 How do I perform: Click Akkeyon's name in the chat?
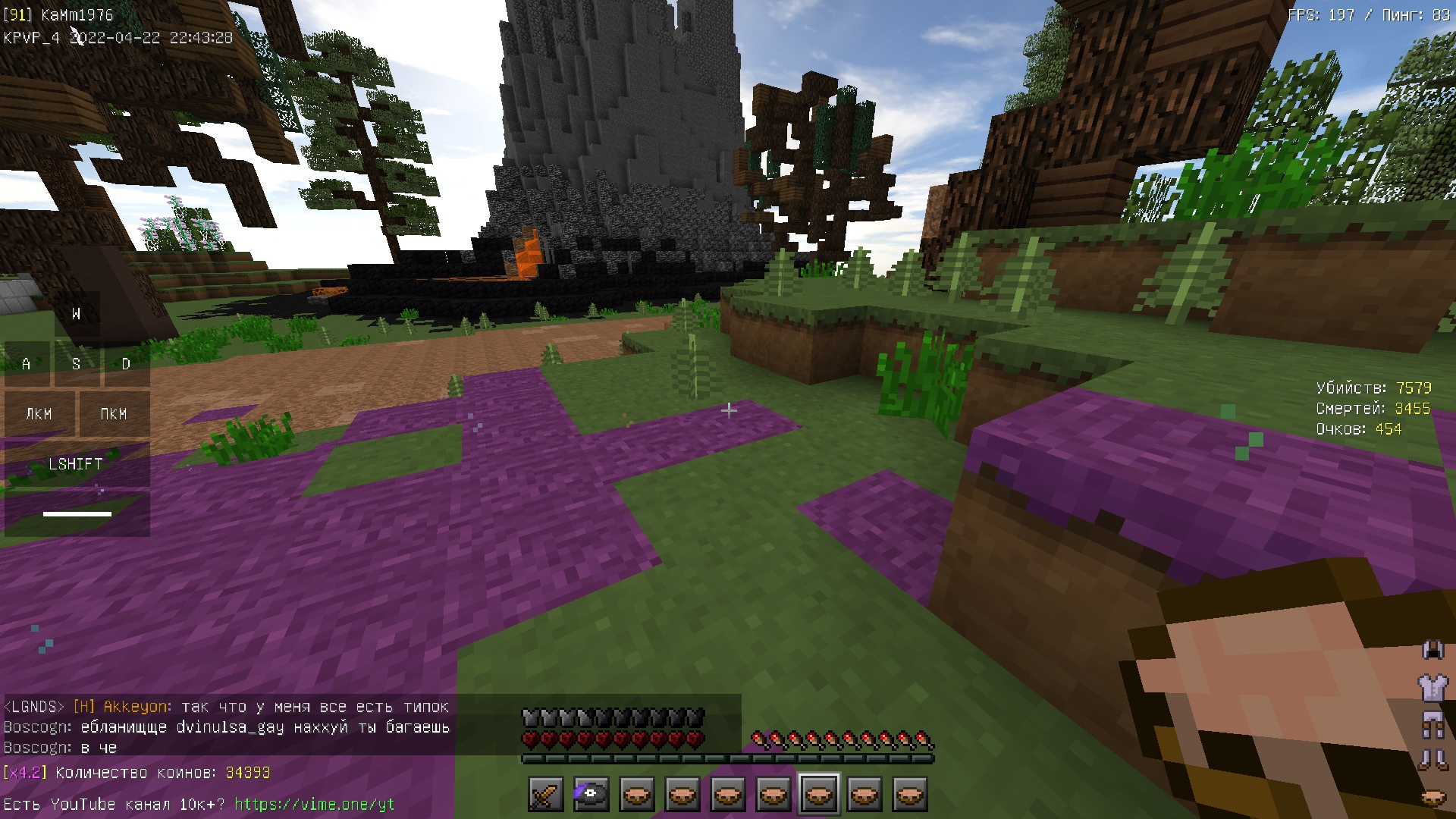[x=136, y=707]
